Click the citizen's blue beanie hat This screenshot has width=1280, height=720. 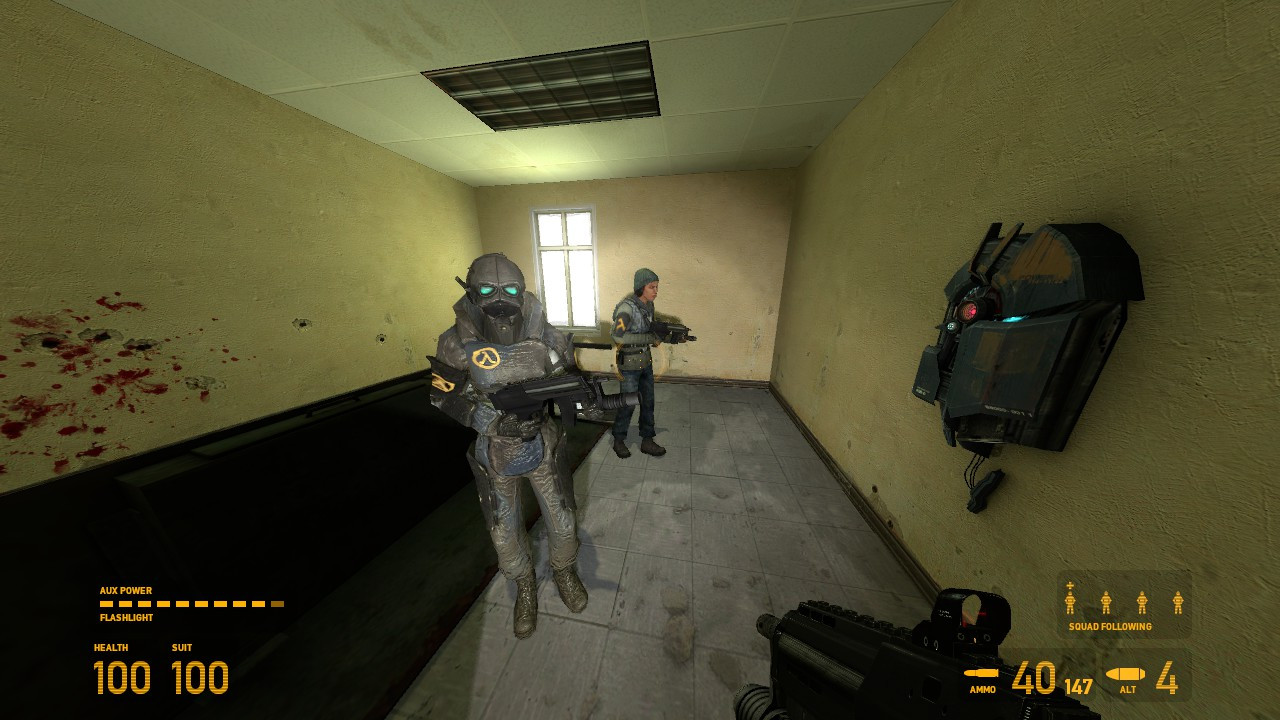point(644,278)
